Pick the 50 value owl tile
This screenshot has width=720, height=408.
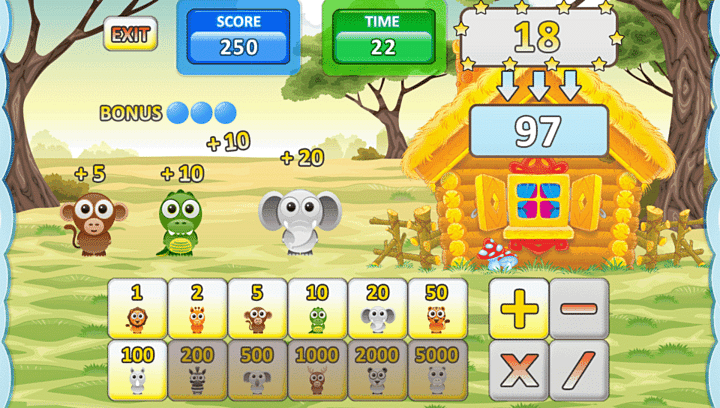coord(437,308)
